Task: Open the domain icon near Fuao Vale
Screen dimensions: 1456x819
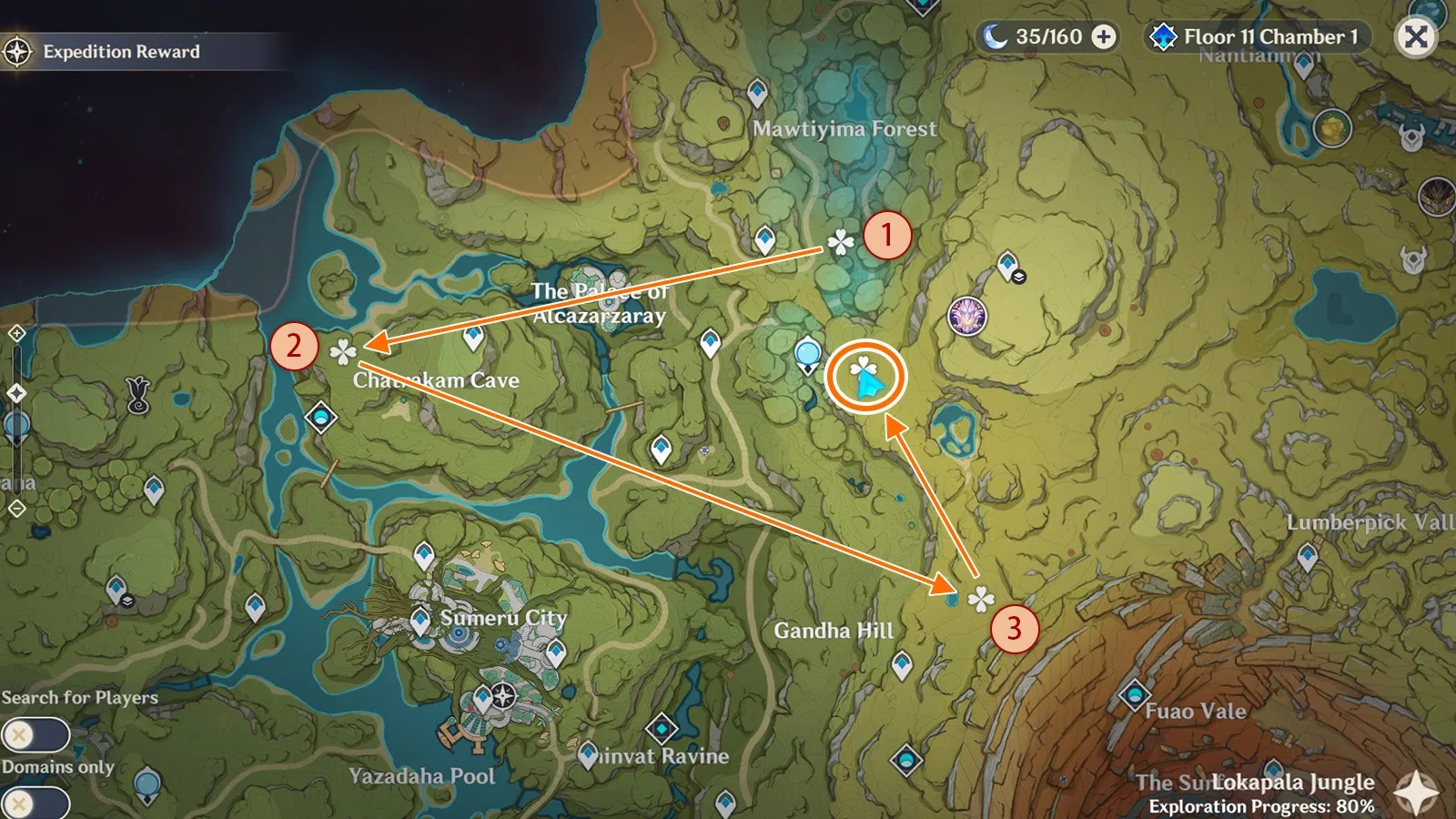Action: click(1135, 695)
